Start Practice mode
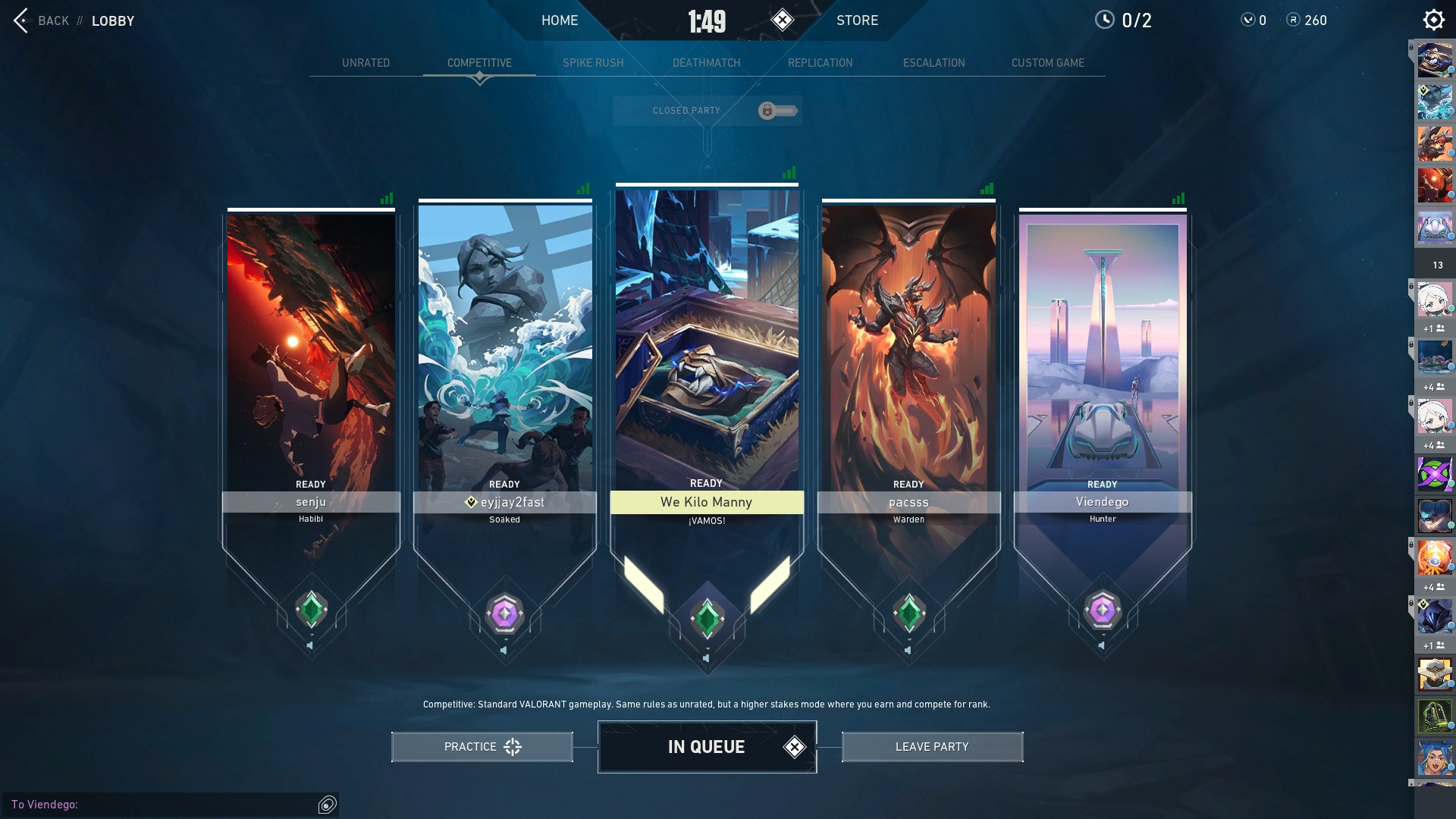 pyautogui.click(x=482, y=747)
